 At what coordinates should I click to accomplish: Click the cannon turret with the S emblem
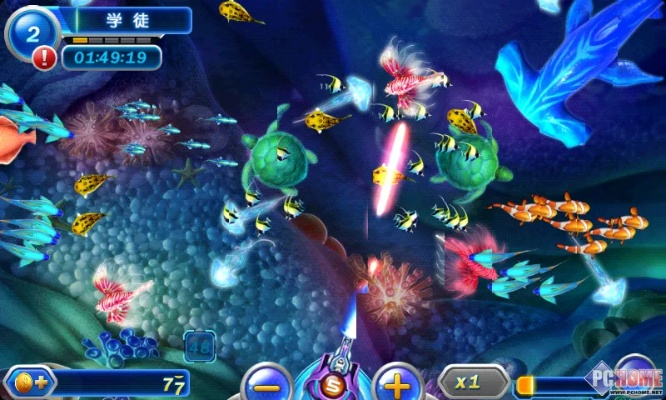(x=332, y=379)
